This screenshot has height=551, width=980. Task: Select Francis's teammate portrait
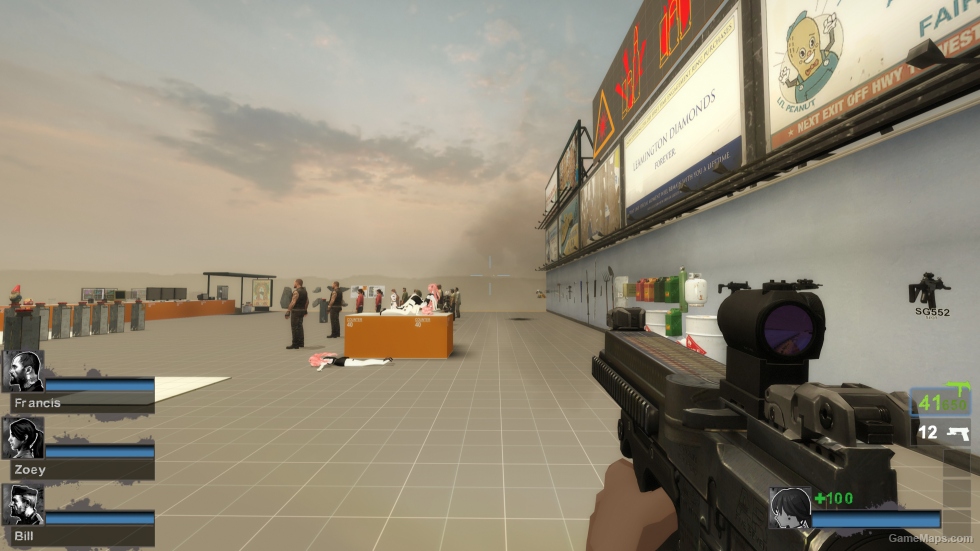(x=24, y=371)
